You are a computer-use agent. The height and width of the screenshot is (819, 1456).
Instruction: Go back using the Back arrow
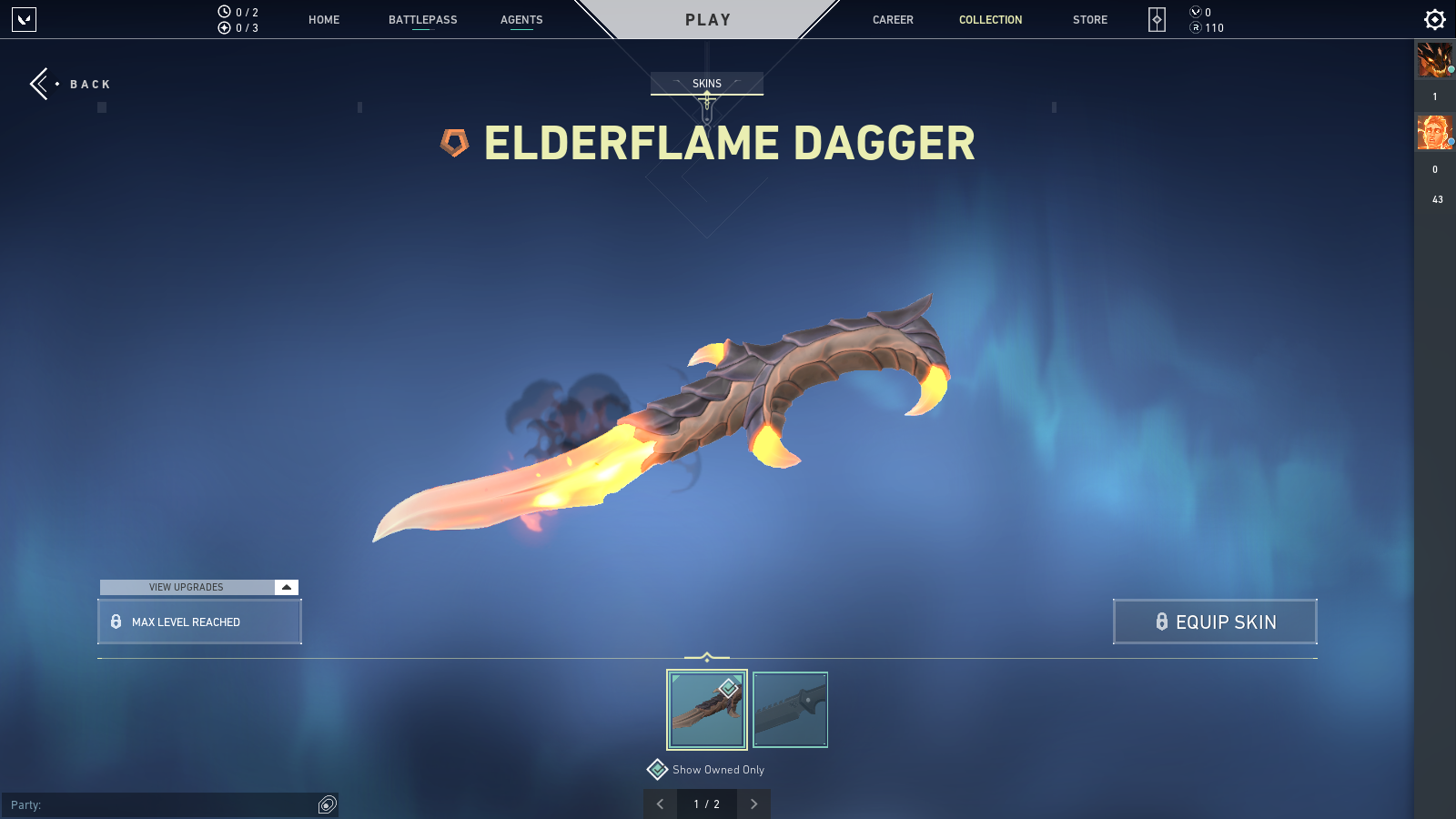tap(38, 84)
